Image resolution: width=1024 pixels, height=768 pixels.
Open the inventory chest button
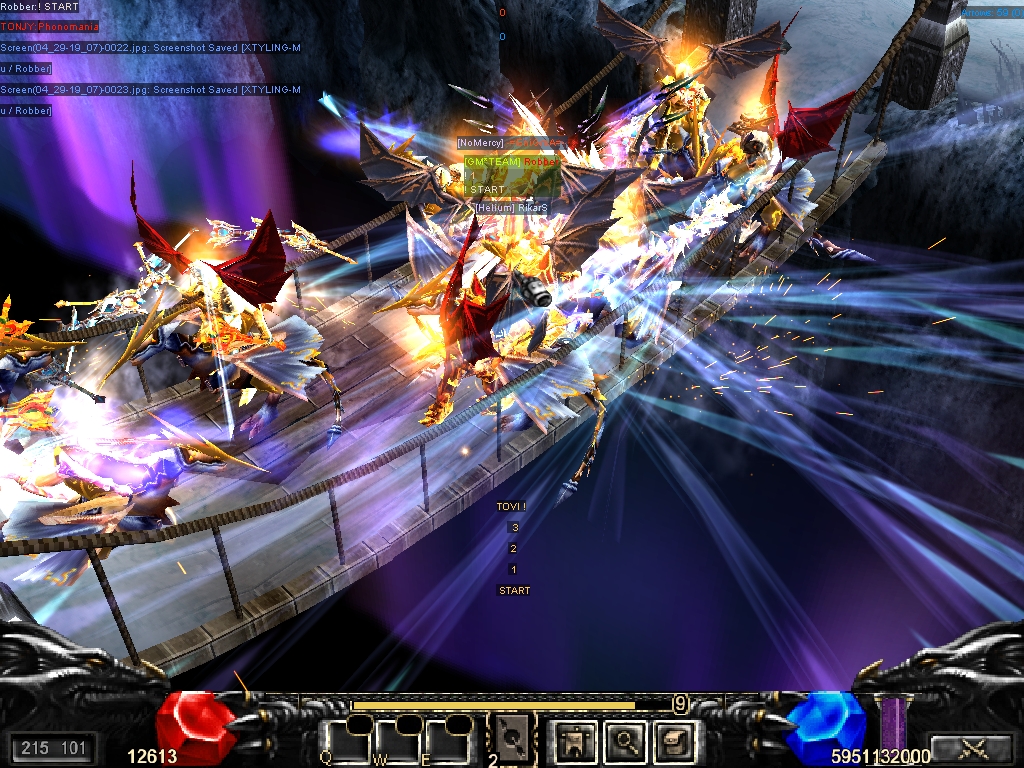672,741
